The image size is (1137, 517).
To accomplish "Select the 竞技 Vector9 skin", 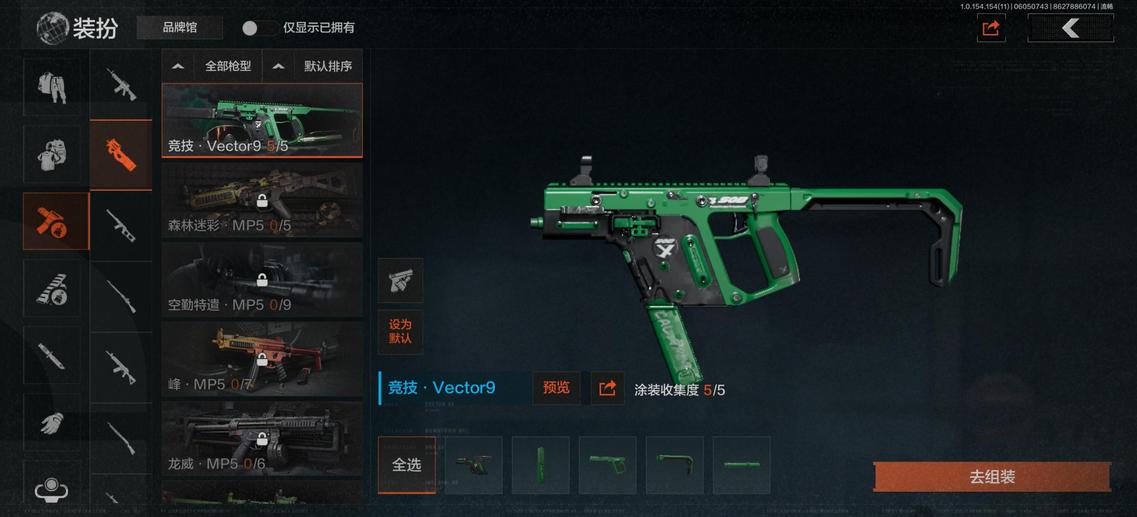I will [262, 120].
